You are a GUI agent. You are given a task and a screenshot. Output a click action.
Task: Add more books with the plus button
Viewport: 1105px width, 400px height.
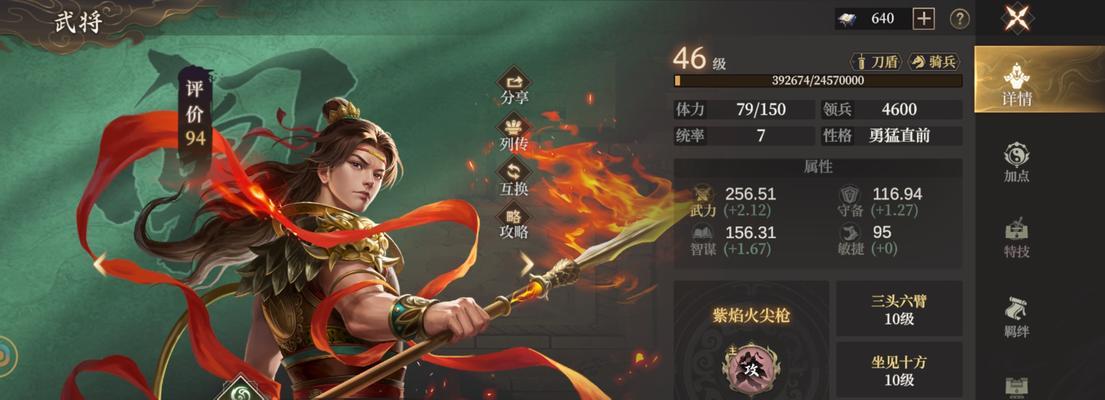[924, 18]
